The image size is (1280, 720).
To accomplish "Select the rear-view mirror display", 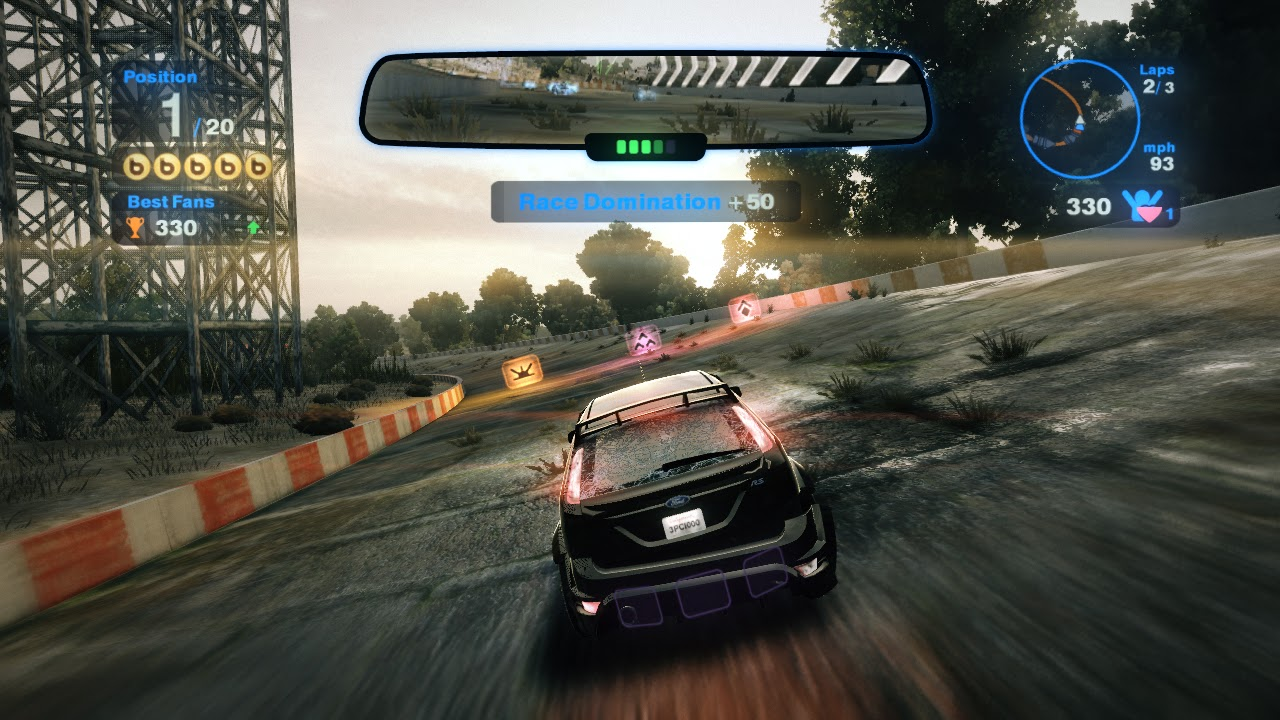I will (645, 98).
